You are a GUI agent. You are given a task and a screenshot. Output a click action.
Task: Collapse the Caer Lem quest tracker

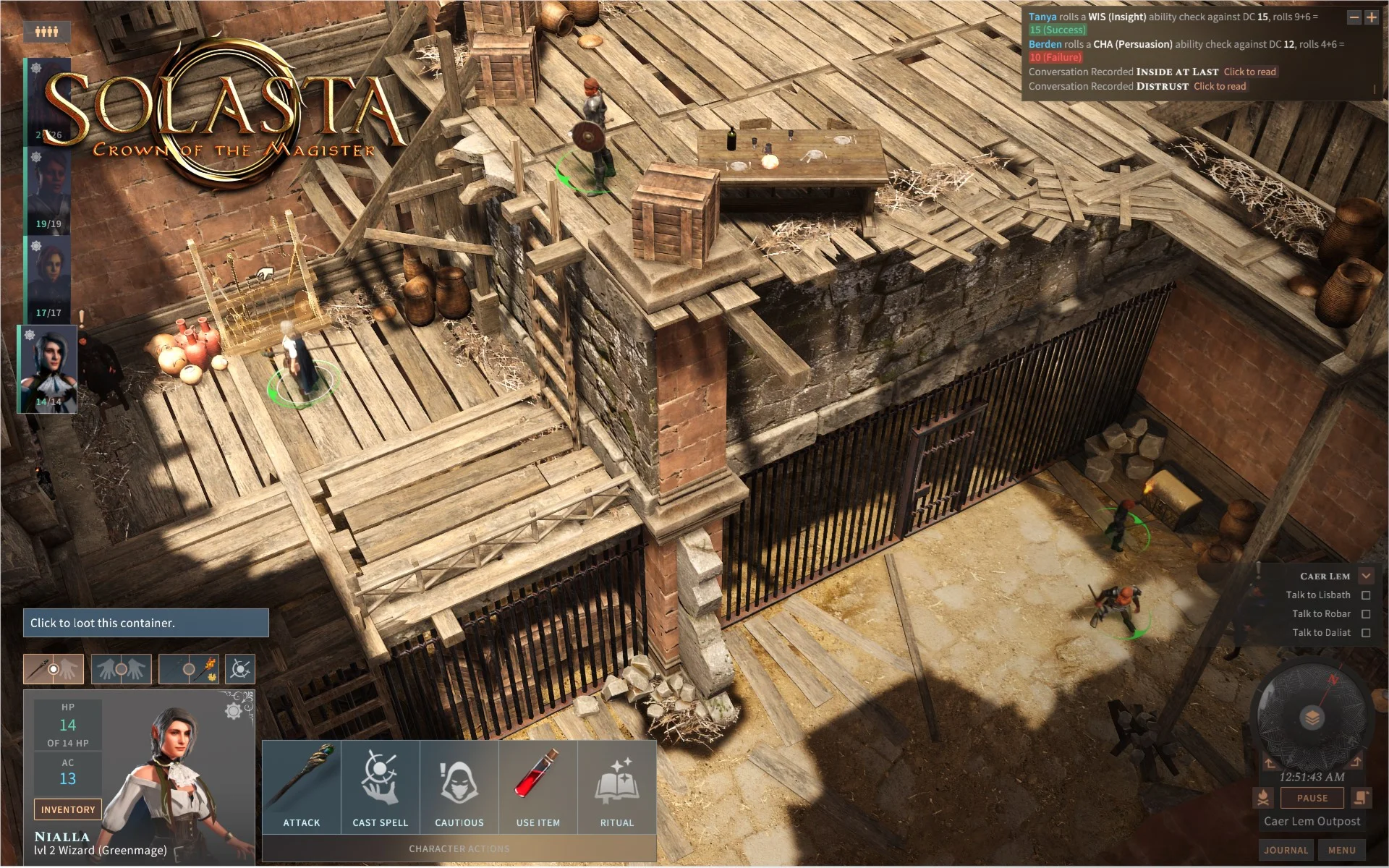tap(1366, 576)
